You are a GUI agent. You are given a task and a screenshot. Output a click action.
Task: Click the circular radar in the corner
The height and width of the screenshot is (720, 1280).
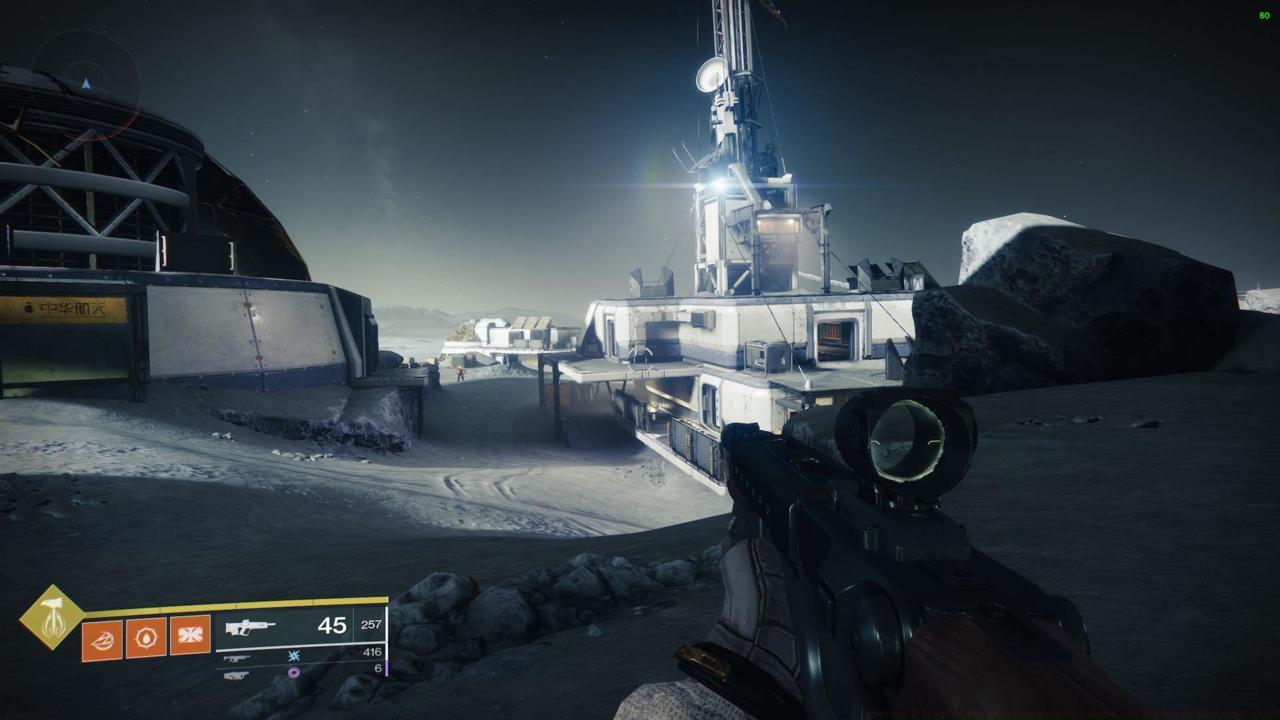[x=85, y=84]
